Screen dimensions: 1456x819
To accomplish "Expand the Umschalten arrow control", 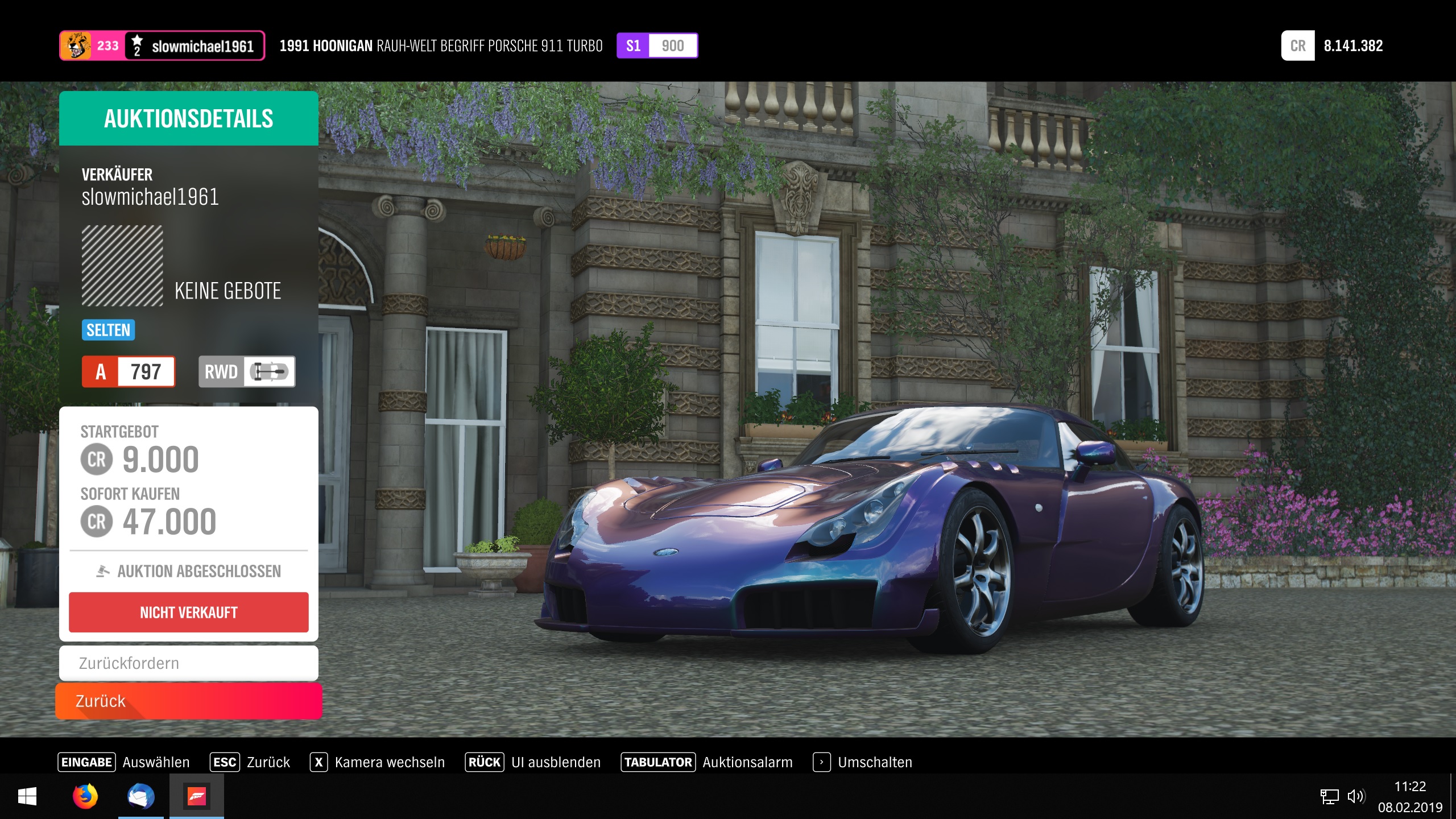I will tap(821, 762).
